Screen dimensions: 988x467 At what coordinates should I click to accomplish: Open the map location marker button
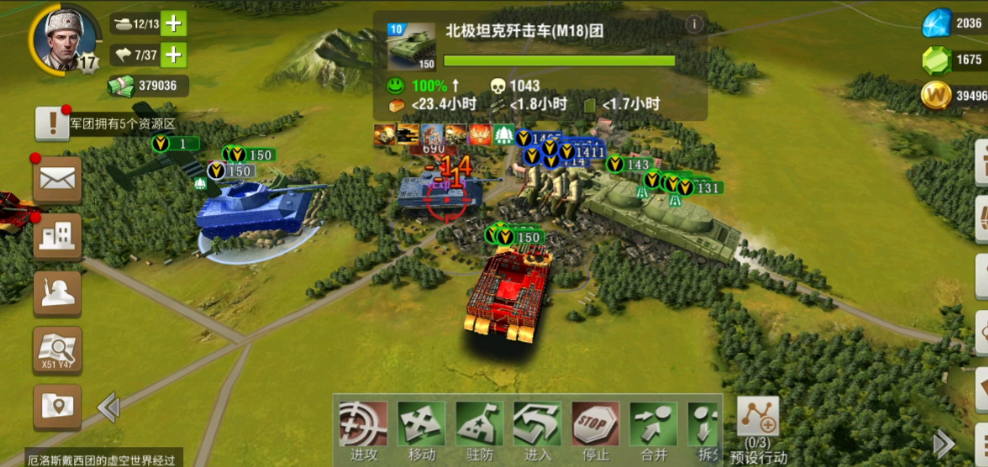[58, 406]
